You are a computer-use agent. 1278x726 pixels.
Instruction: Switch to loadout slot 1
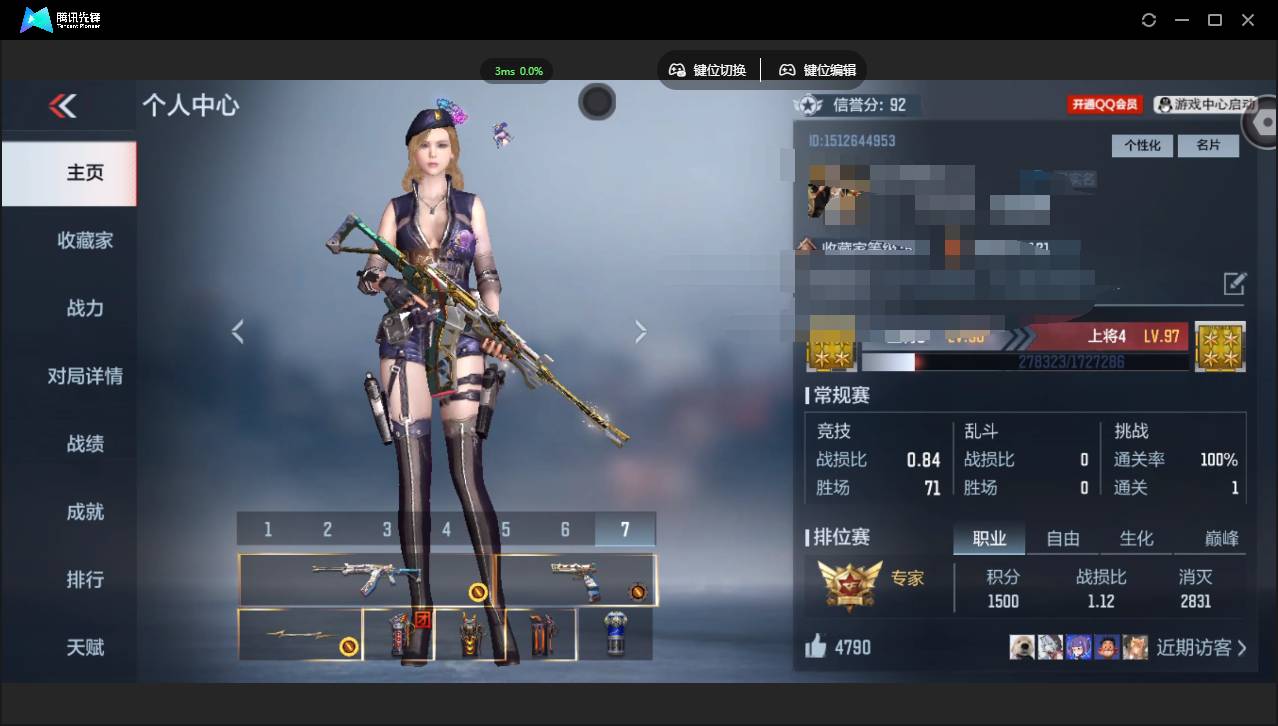(268, 529)
